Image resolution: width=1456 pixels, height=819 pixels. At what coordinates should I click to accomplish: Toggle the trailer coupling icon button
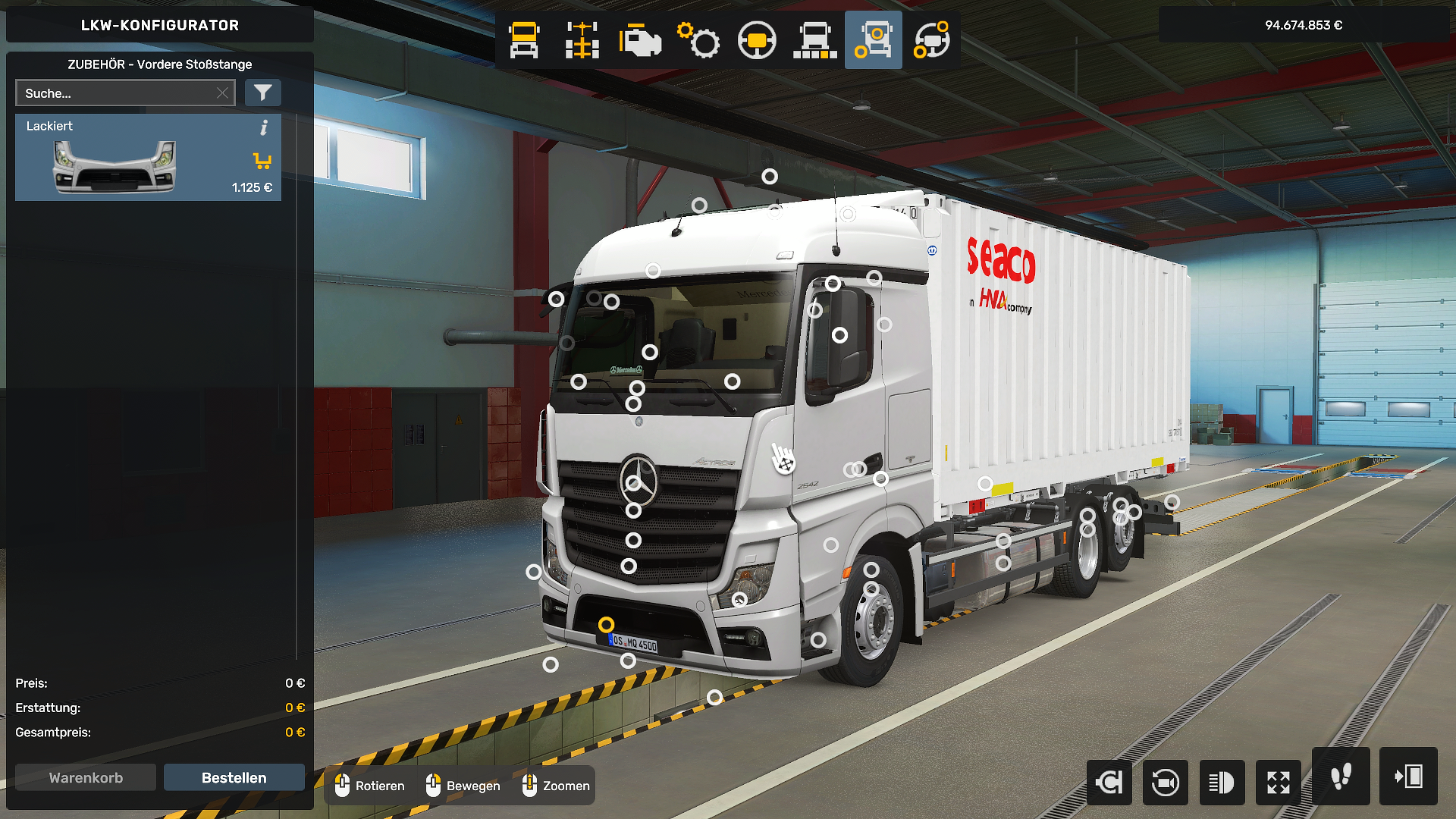tap(1109, 782)
